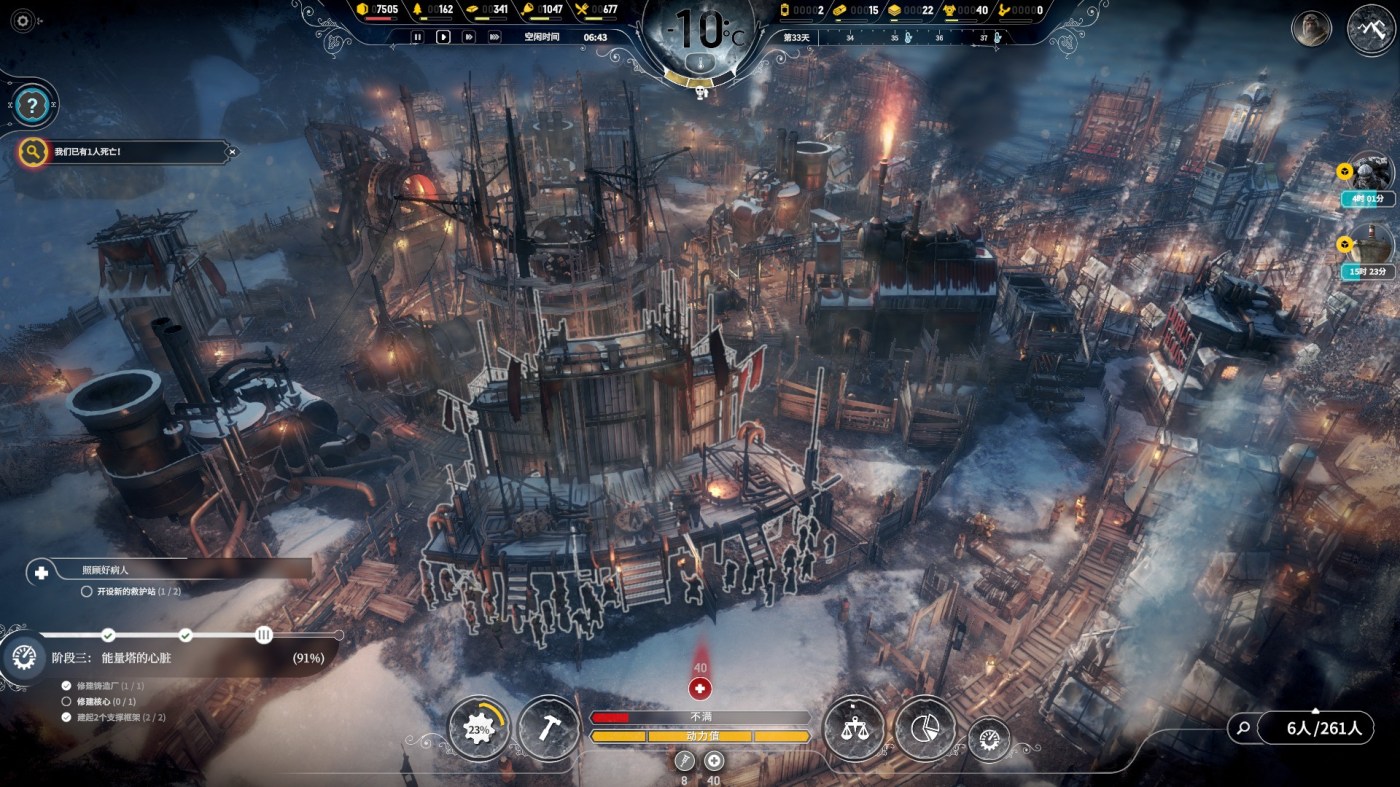1400x787 pixels.
Task: Click the population search magnifier
Action: click(x=1243, y=728)
